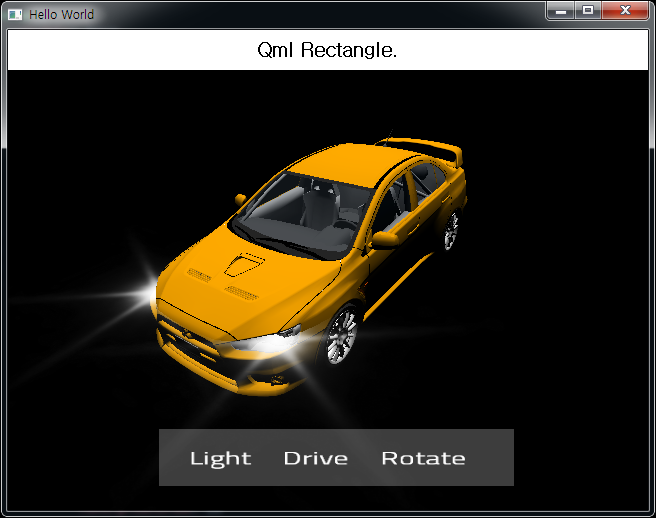Close the Hello World window
This screenshot has width=656, height=518.
[625, 10]
